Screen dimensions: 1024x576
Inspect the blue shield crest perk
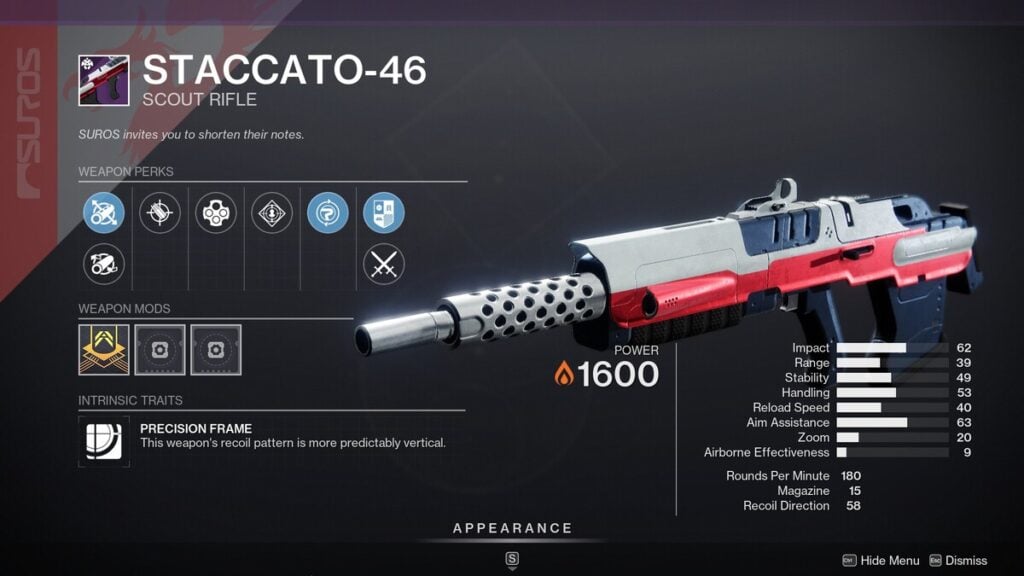click(384, 213)
